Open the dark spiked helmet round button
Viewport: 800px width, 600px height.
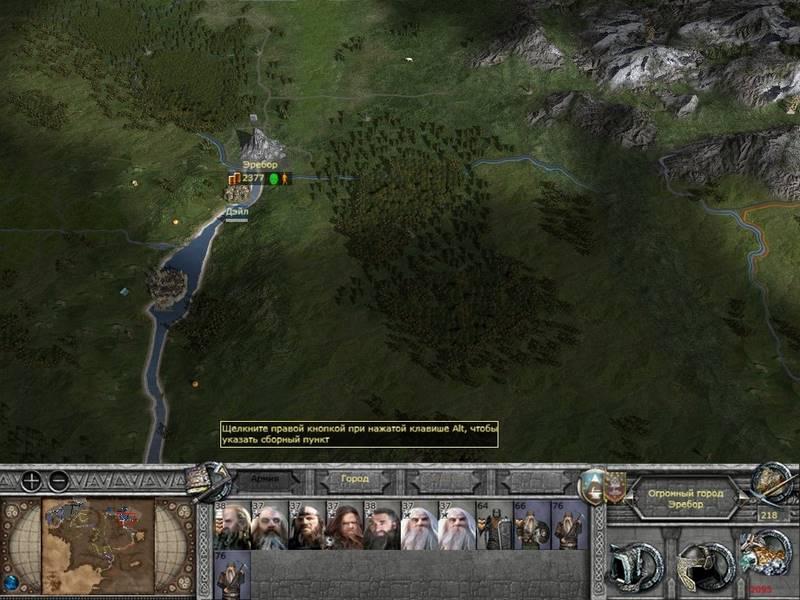(x=635, y=565)
